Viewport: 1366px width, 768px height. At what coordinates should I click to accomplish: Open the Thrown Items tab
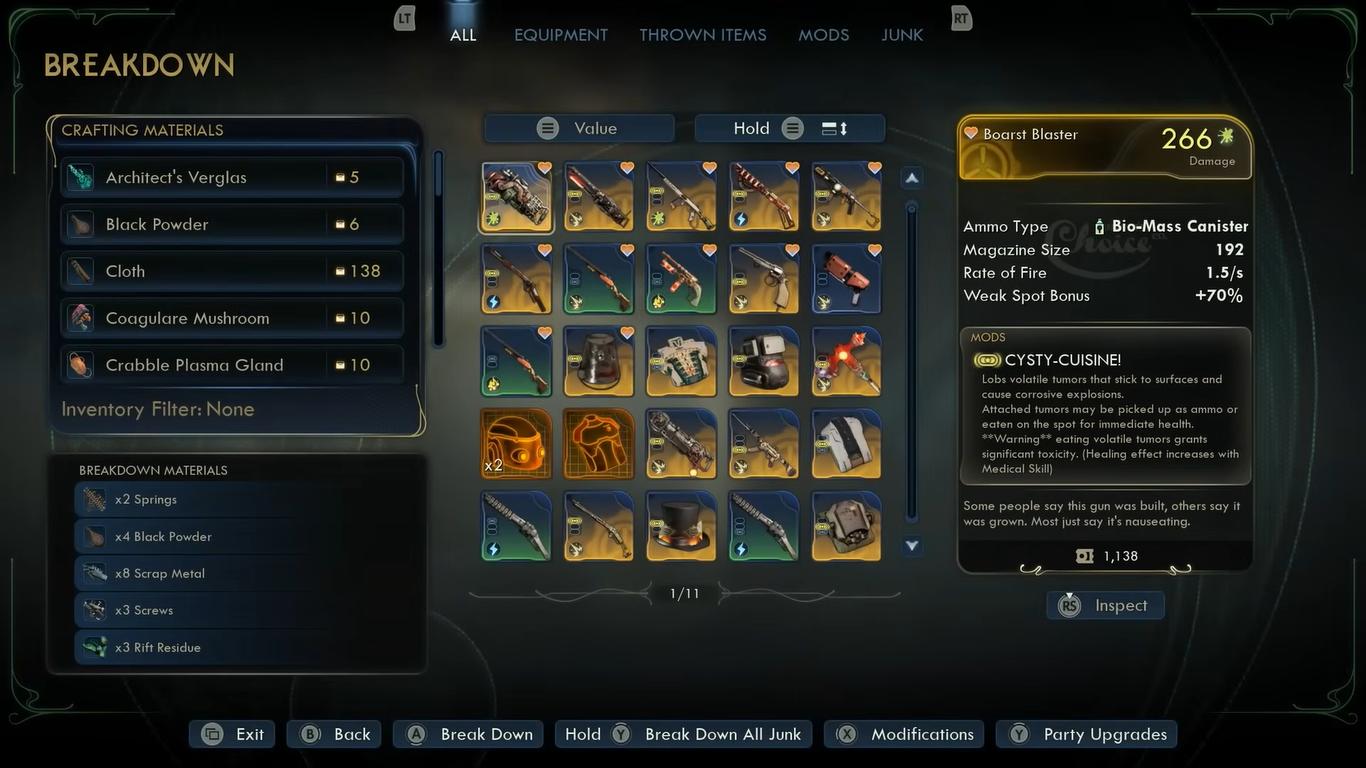pos(702,35)
